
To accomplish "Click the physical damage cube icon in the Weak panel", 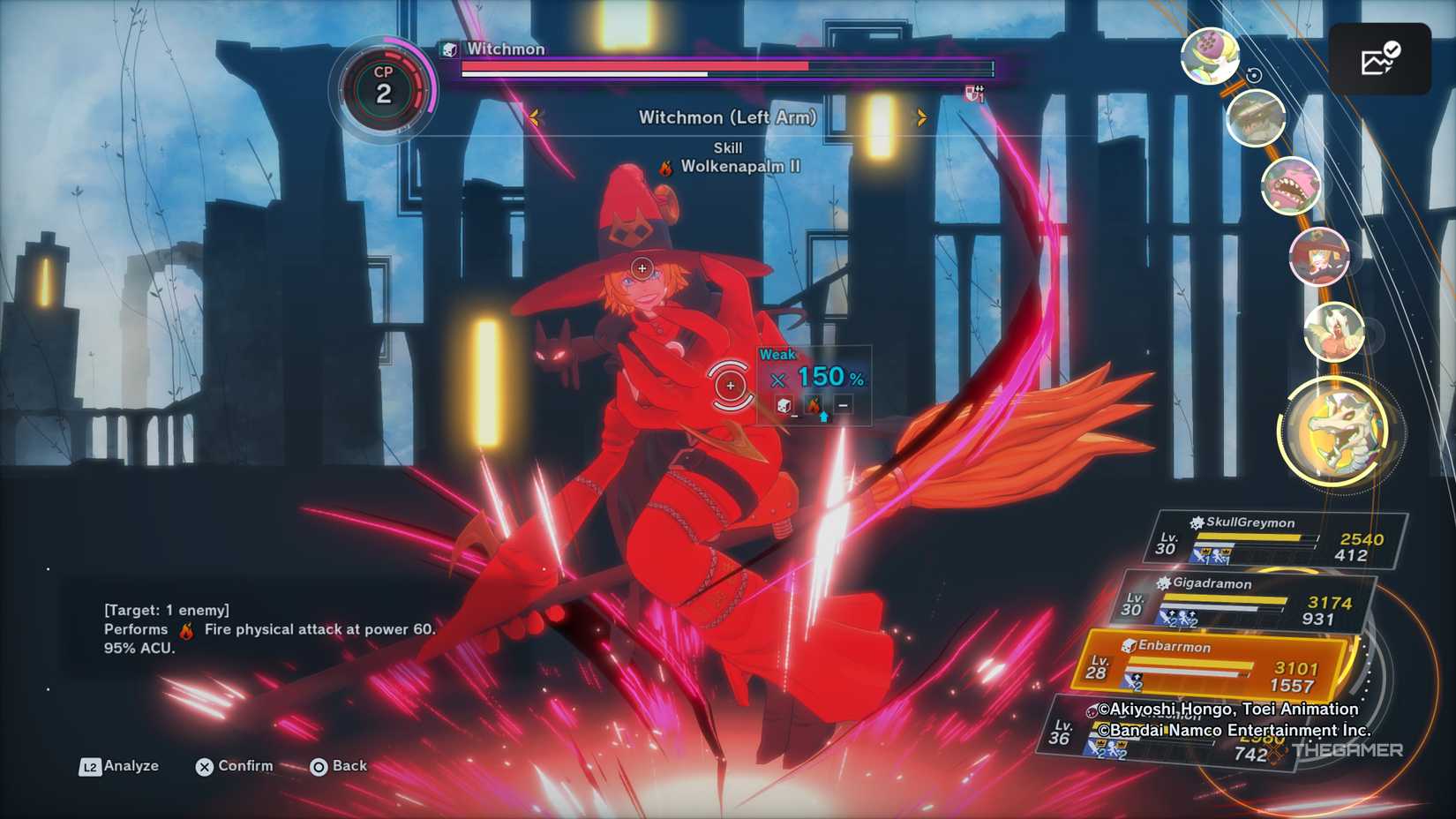I will click(x=783, y=405).
